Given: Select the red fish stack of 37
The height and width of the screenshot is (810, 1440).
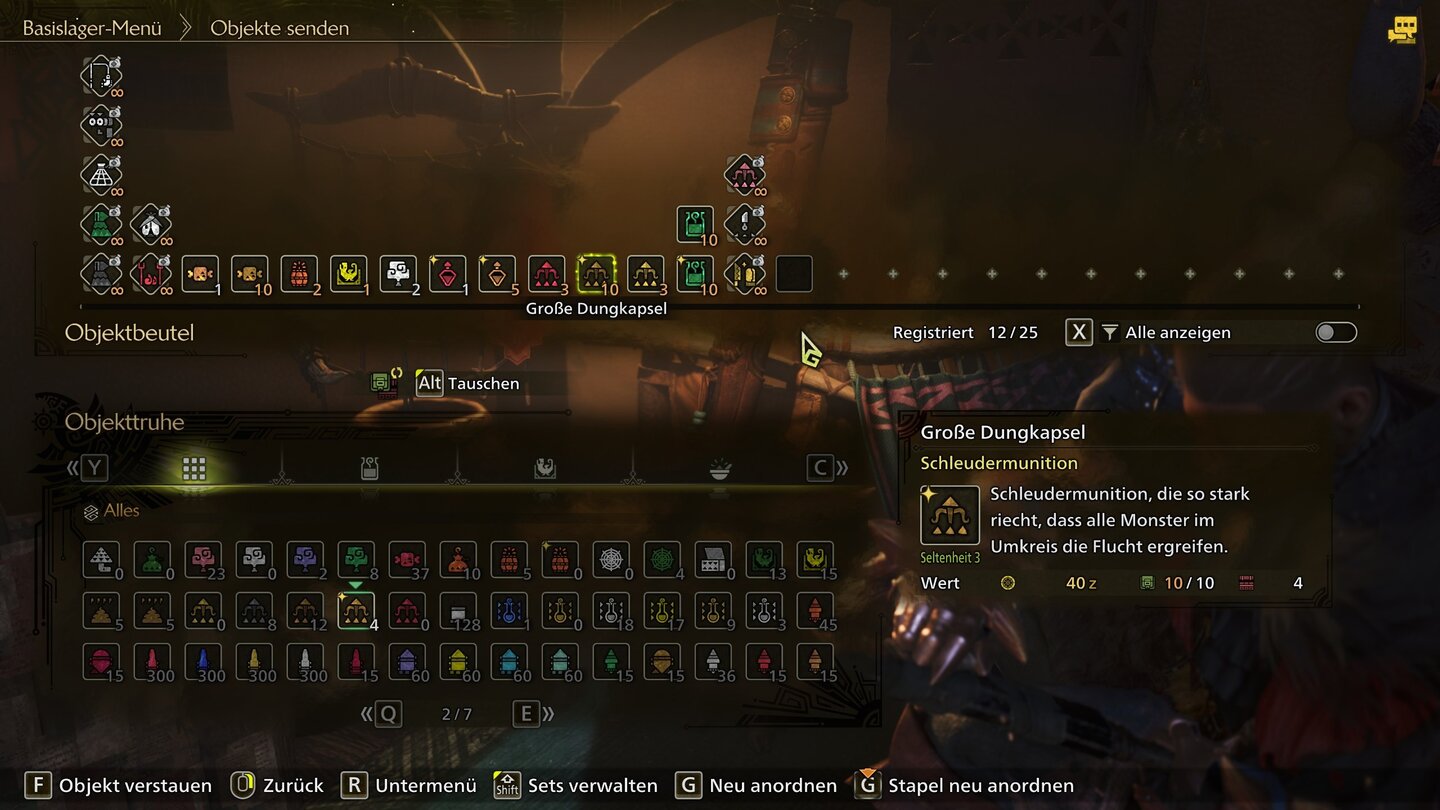Looking at the screenshot, I should click(407, 560).
